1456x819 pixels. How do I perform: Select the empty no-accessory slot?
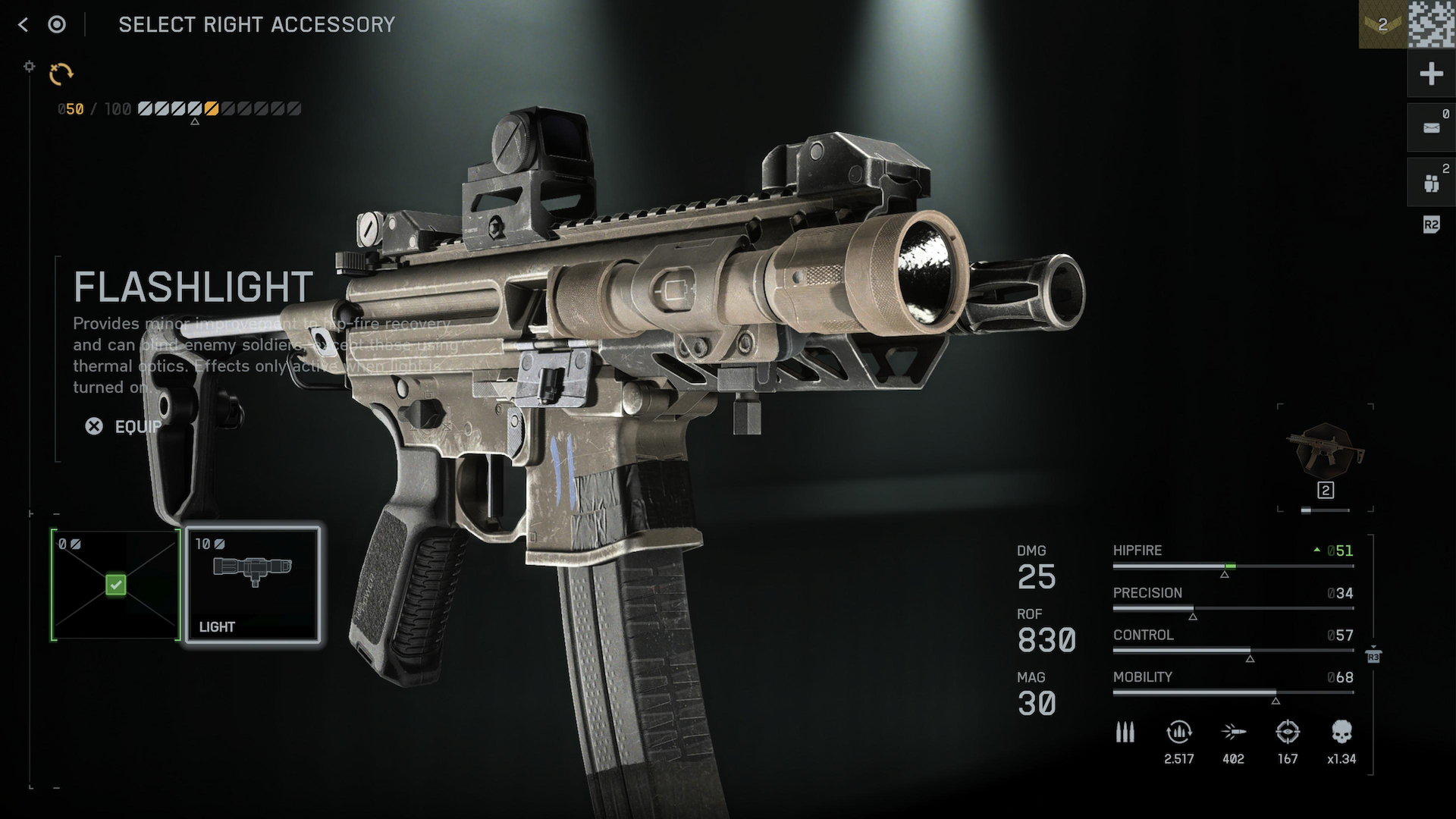click(x=115, y=585)
